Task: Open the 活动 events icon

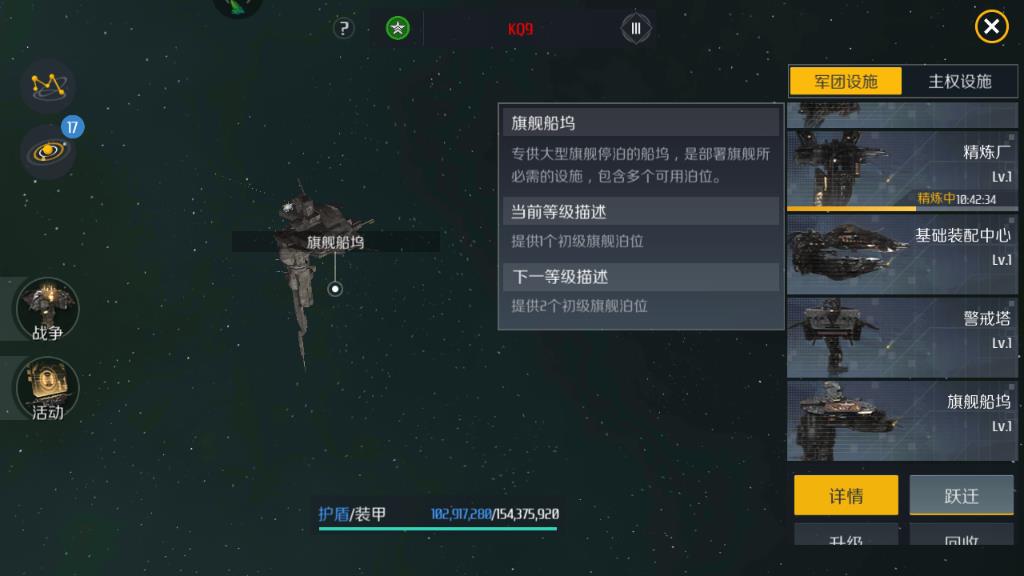Action: click(x=47, y=388)
